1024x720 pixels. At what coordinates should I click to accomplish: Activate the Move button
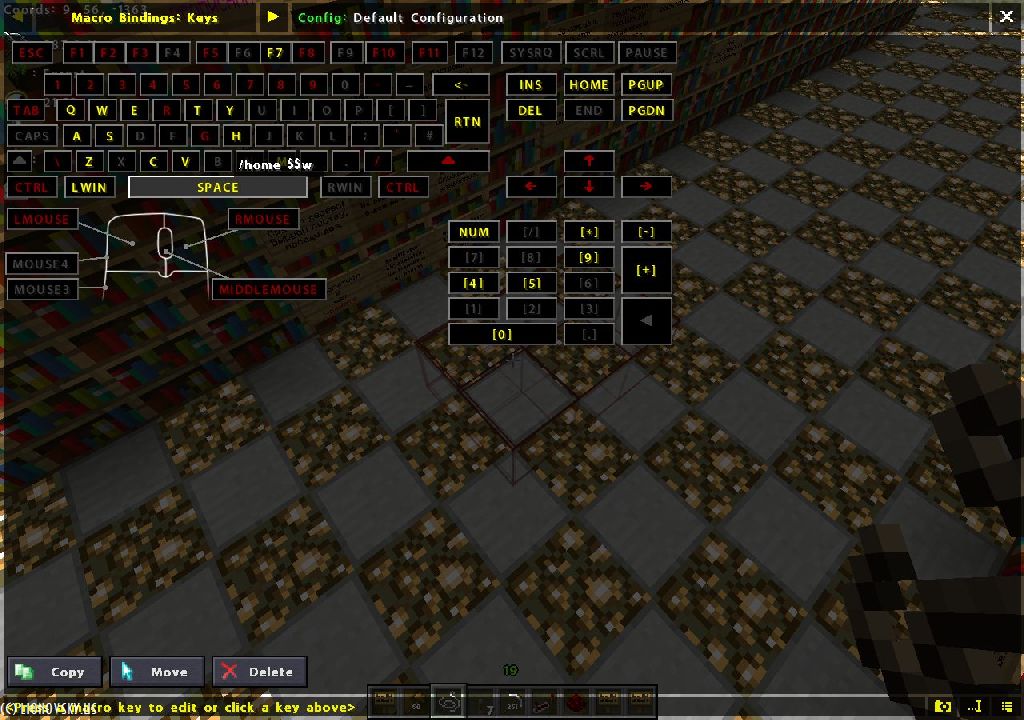pos(158,671)
